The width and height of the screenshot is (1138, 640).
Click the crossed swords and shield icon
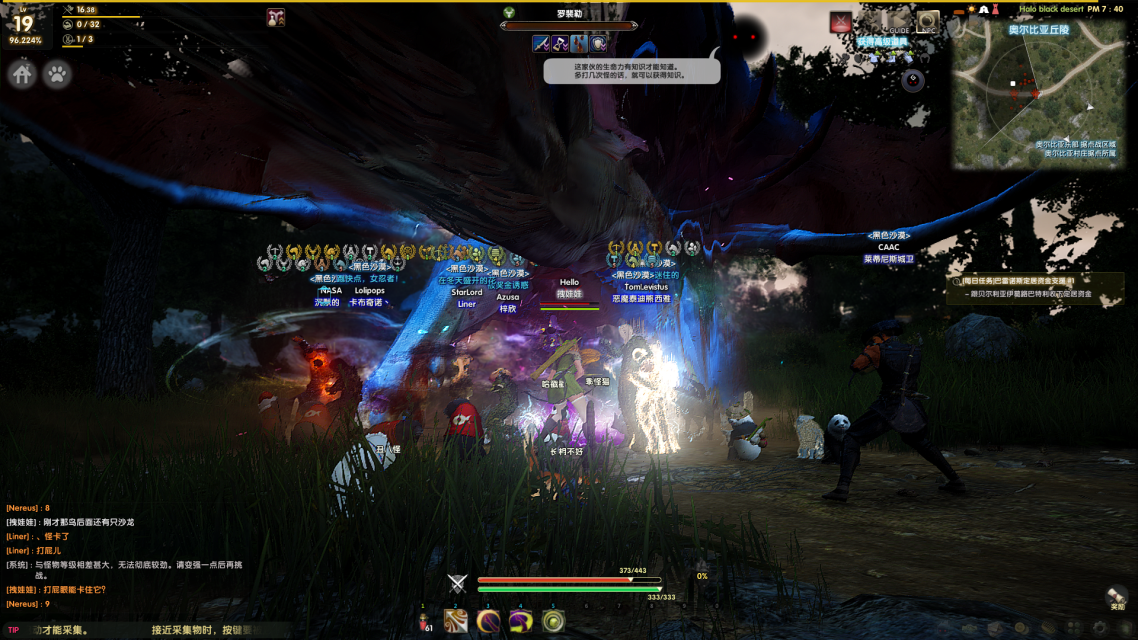coord(457,584)
